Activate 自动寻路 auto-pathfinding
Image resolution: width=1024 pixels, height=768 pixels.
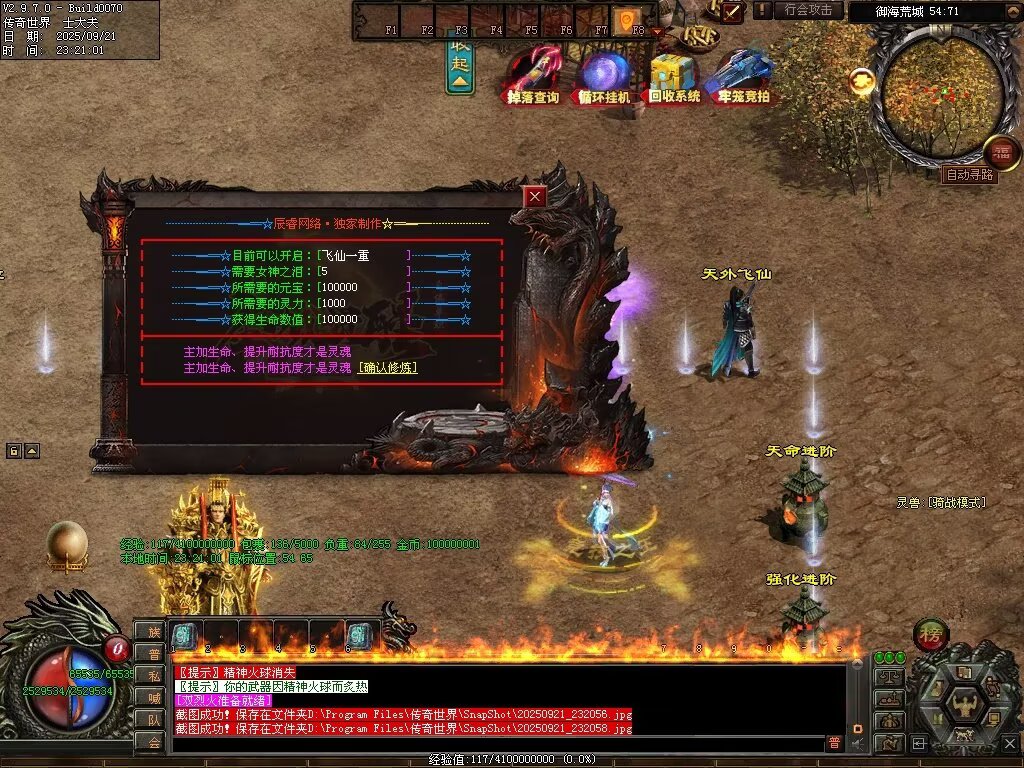(x=969, y=174)
